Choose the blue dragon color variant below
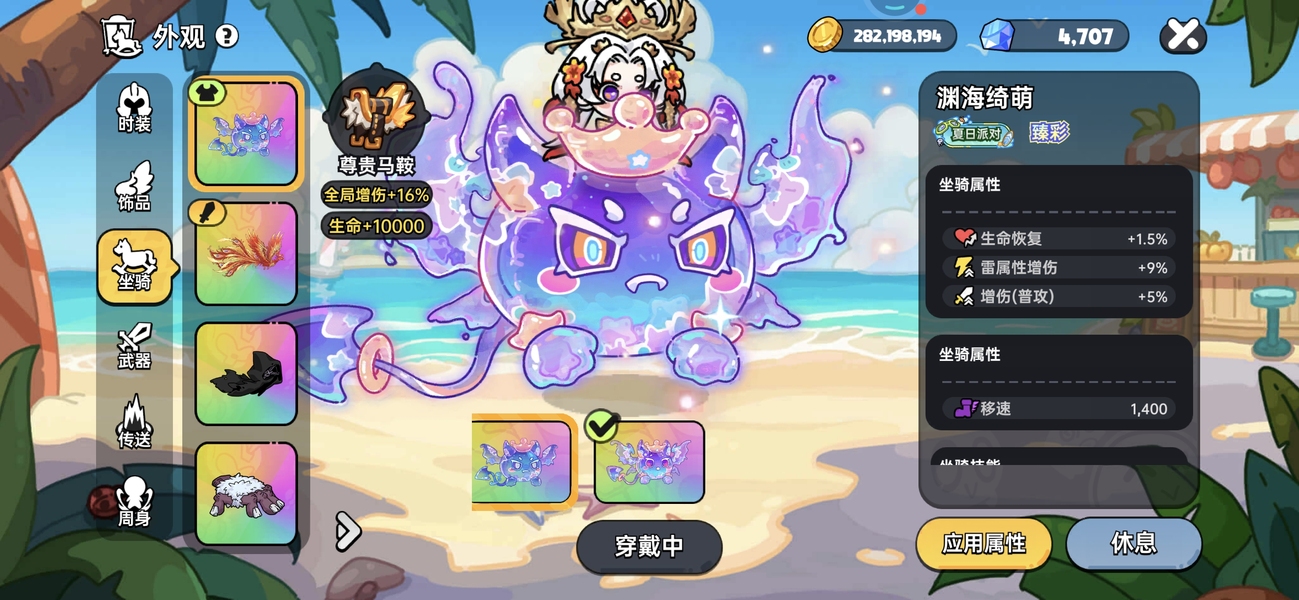Image resolution: width=1299 pixels, height=600 pixels. (x=522, y=462)
